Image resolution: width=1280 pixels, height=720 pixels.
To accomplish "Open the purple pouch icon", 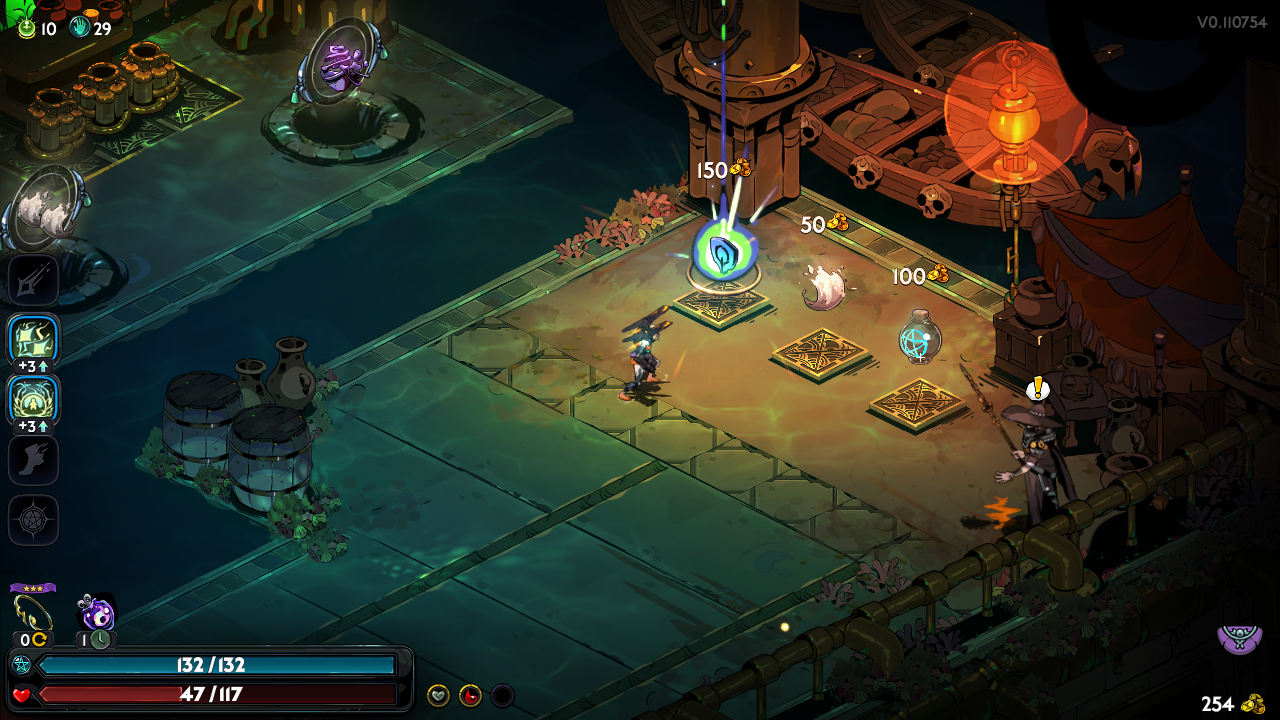I will pos(1239,636).
